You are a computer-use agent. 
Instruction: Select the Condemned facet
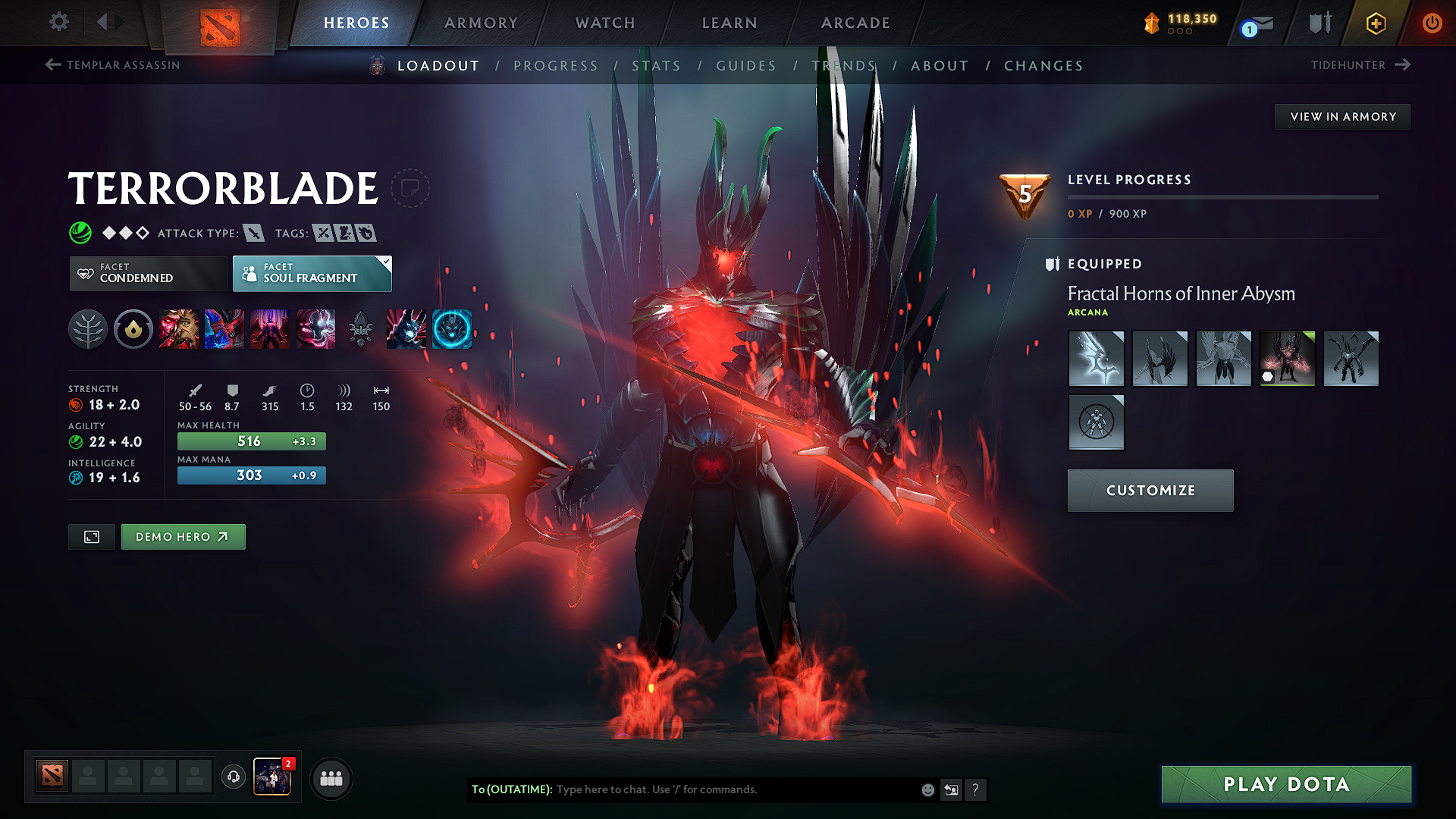[x=148, y=273]
